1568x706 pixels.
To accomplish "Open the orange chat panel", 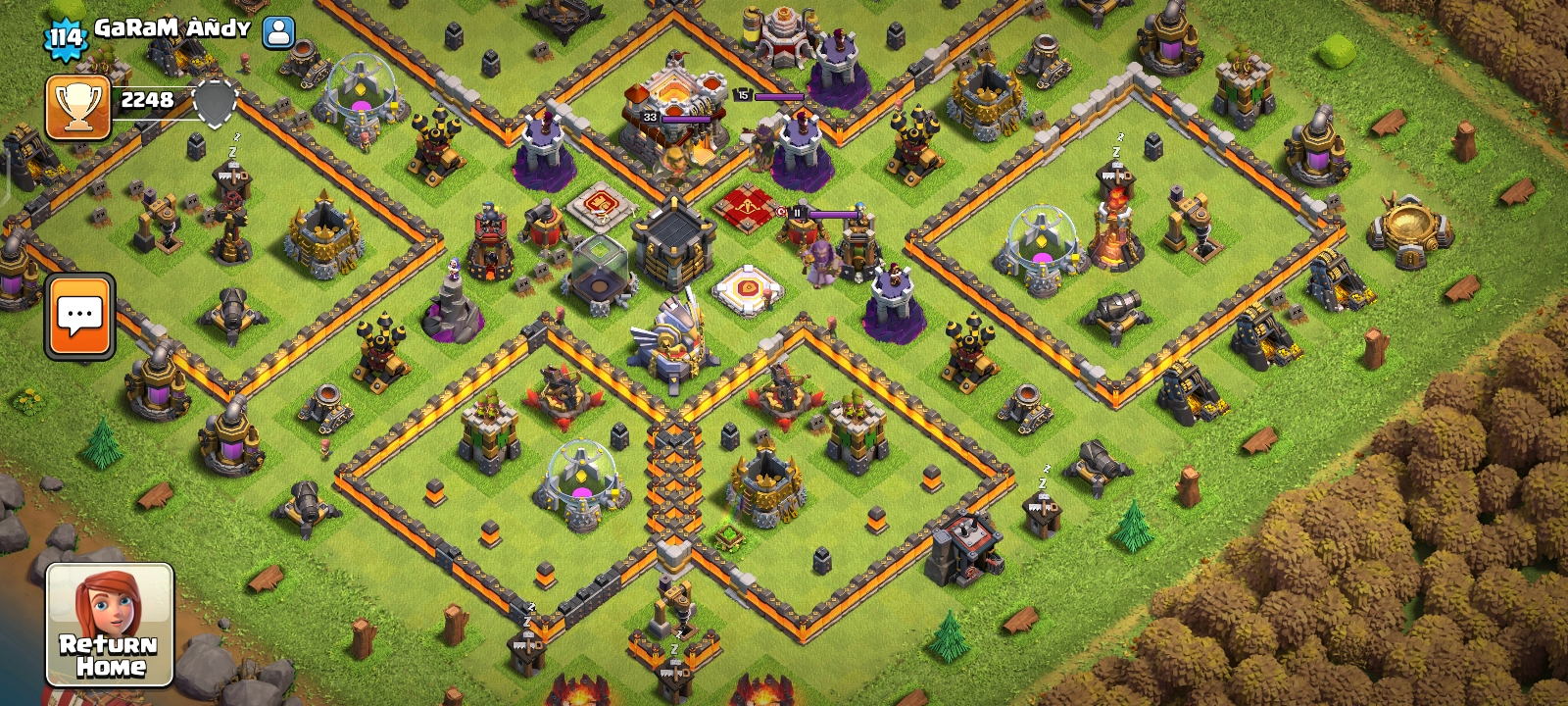I will [79, 316].
